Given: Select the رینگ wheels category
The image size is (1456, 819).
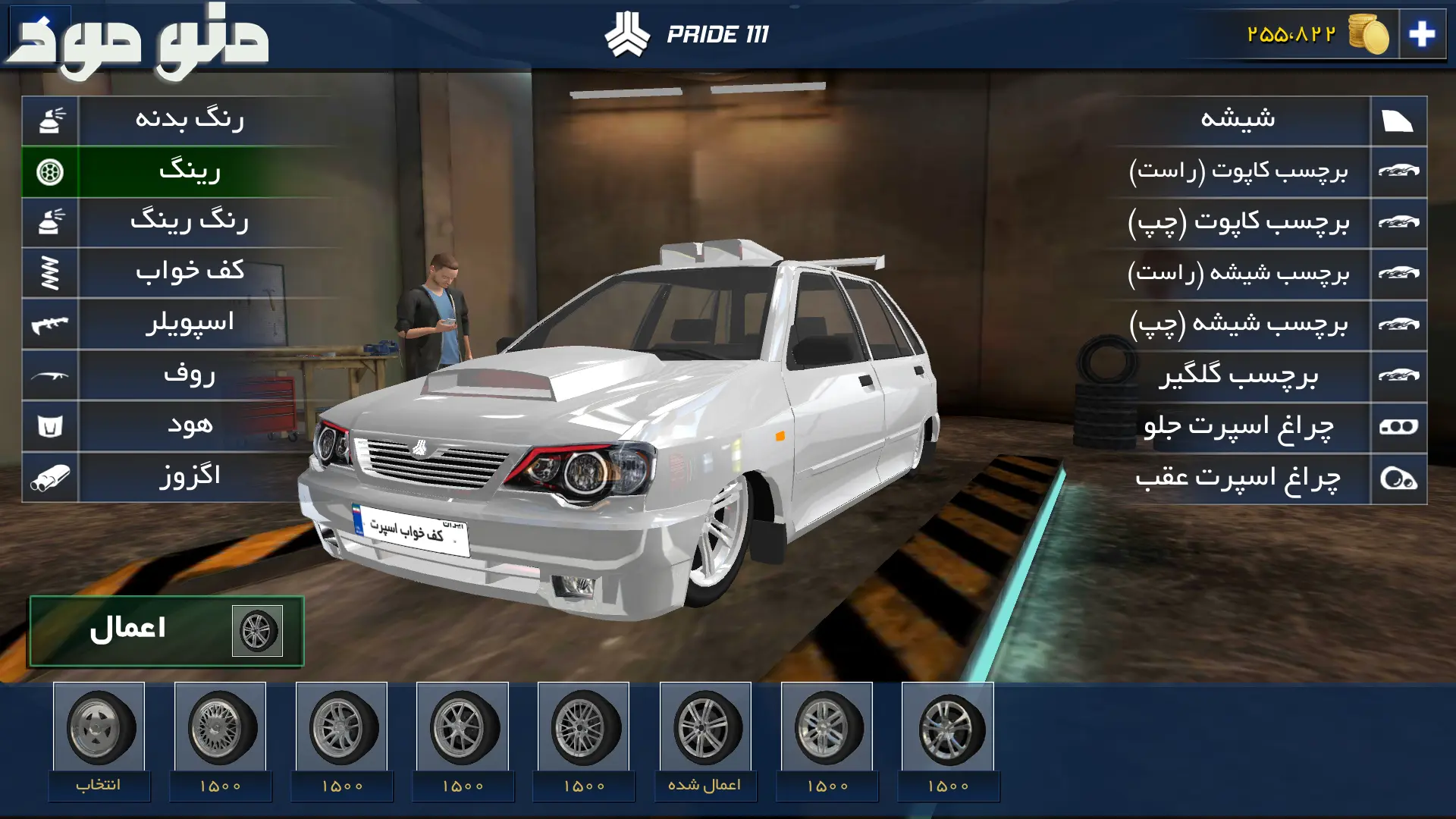Looking at the screenshot, I should [x=190, y=171].
